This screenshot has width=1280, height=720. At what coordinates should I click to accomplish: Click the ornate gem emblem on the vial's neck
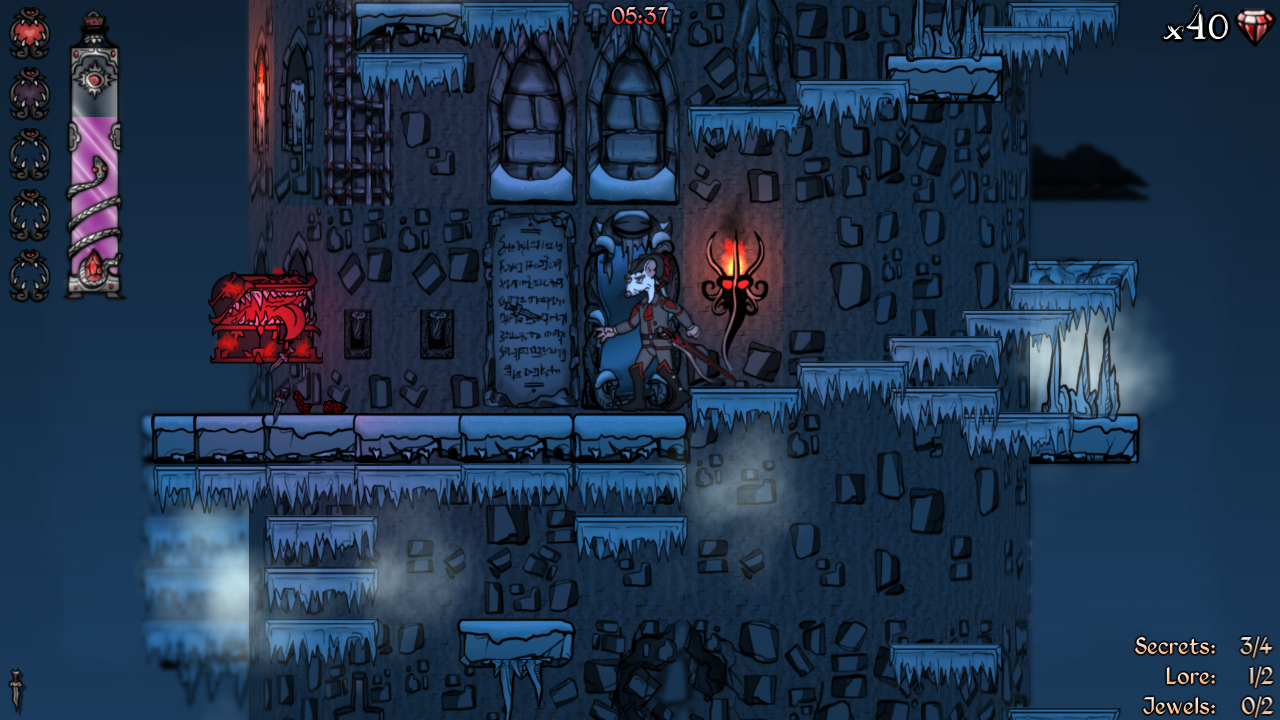tap(95, 80)
